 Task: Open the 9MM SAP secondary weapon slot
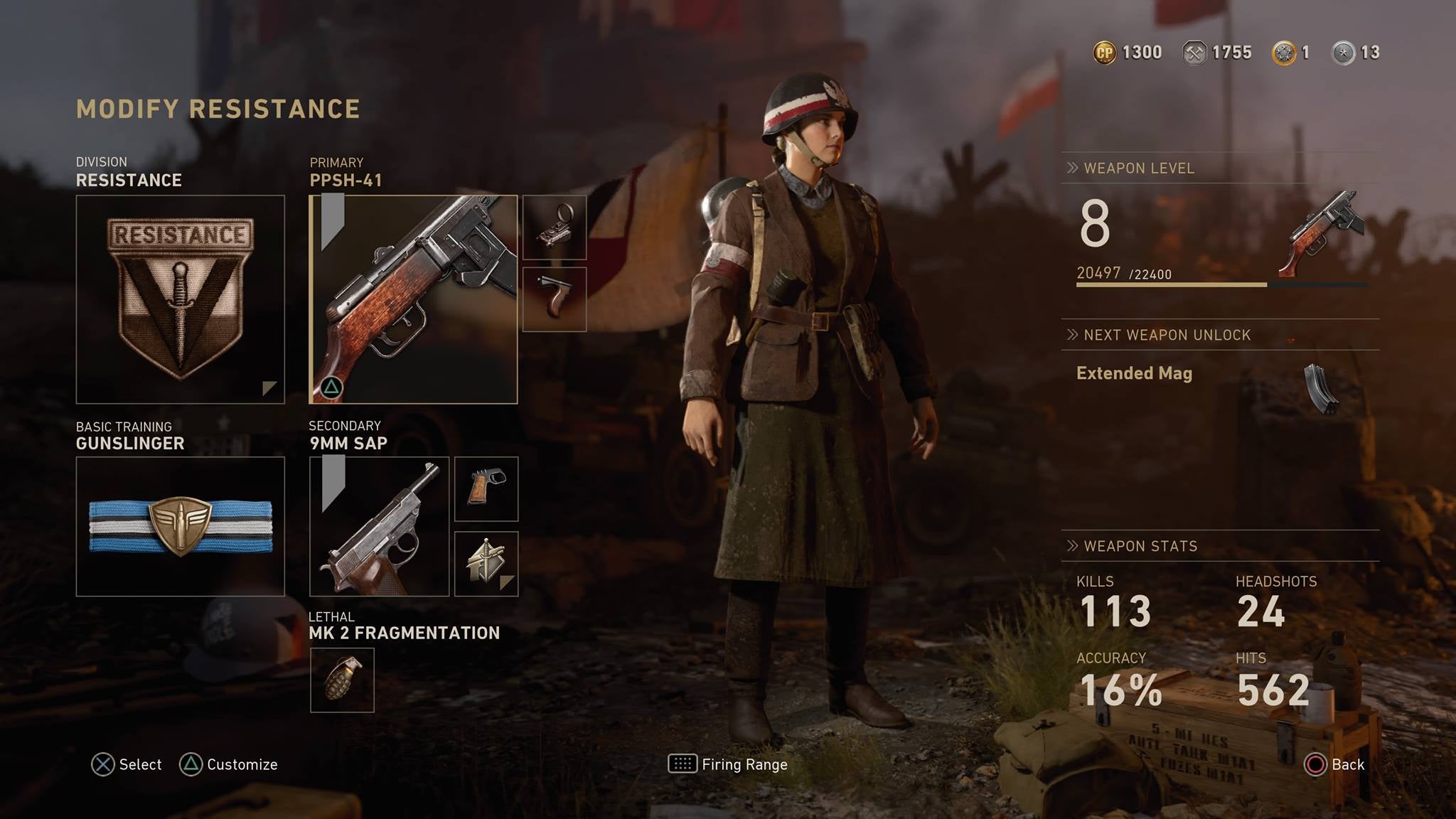tap(379, 526)
